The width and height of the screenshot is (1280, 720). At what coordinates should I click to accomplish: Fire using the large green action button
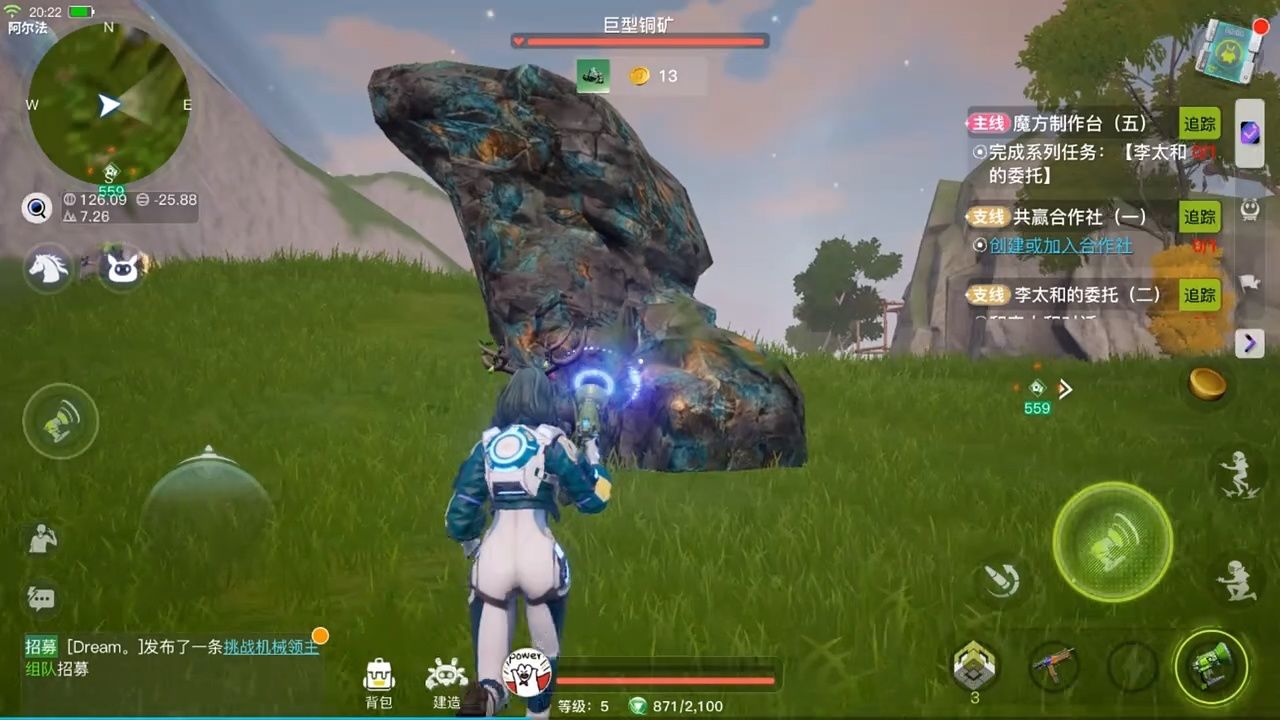pos(1112,542)
